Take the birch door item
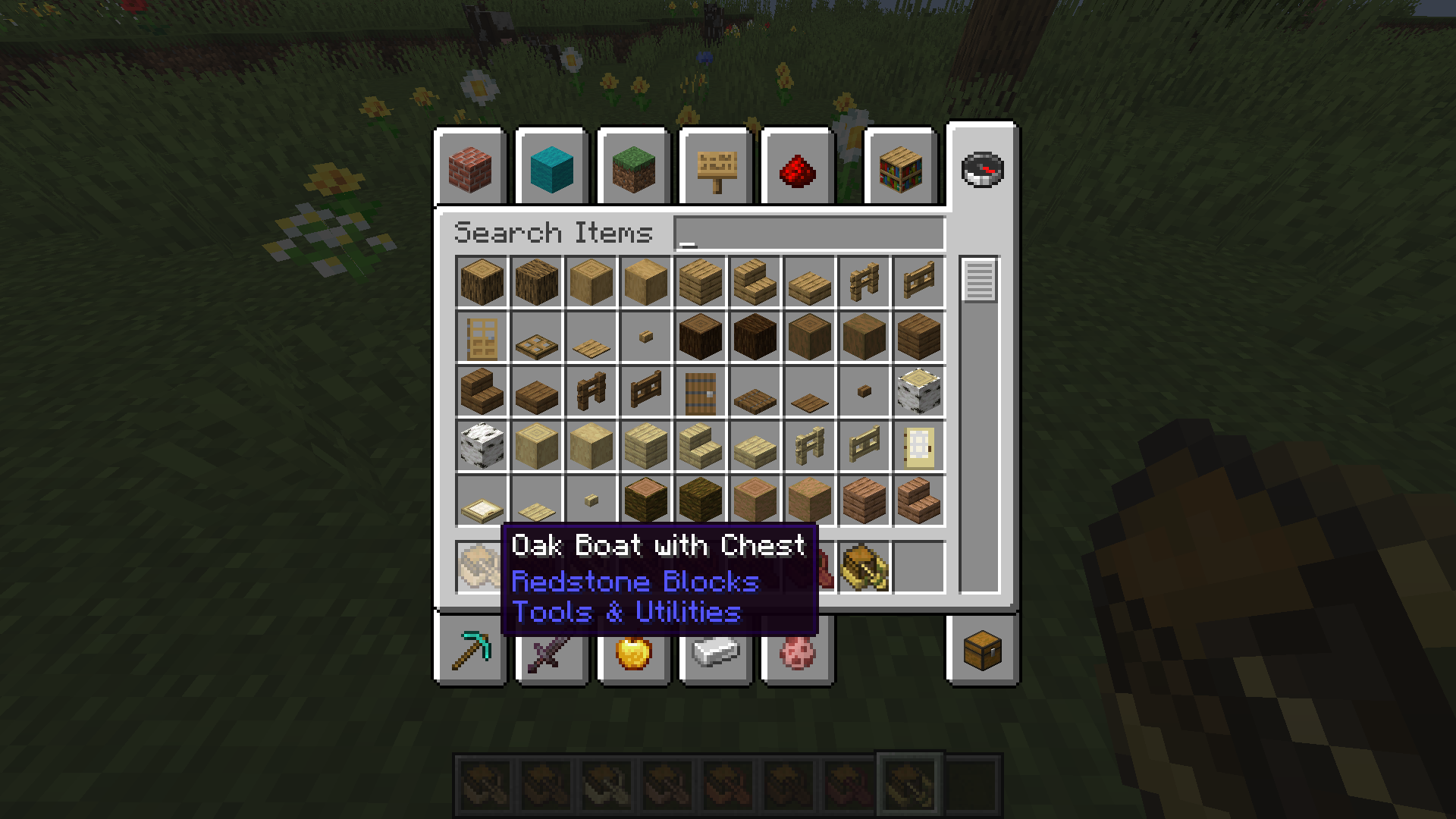Viewport: 1456px width, 819px height. pyautogui.click(x=918, y=446)
